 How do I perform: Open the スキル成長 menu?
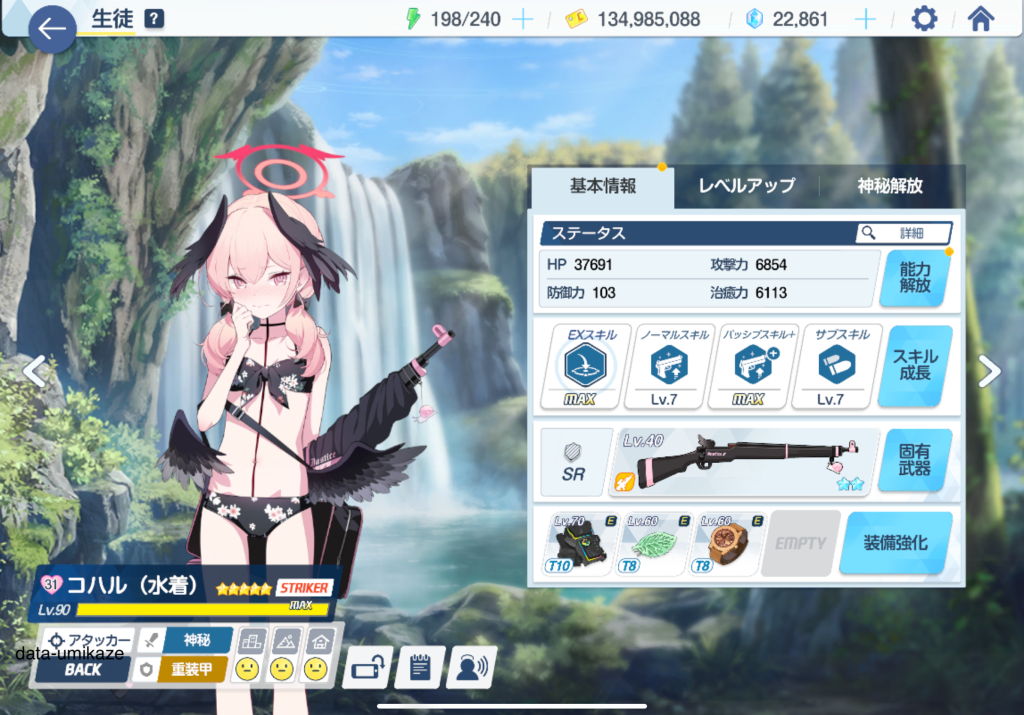pos(914,365)
